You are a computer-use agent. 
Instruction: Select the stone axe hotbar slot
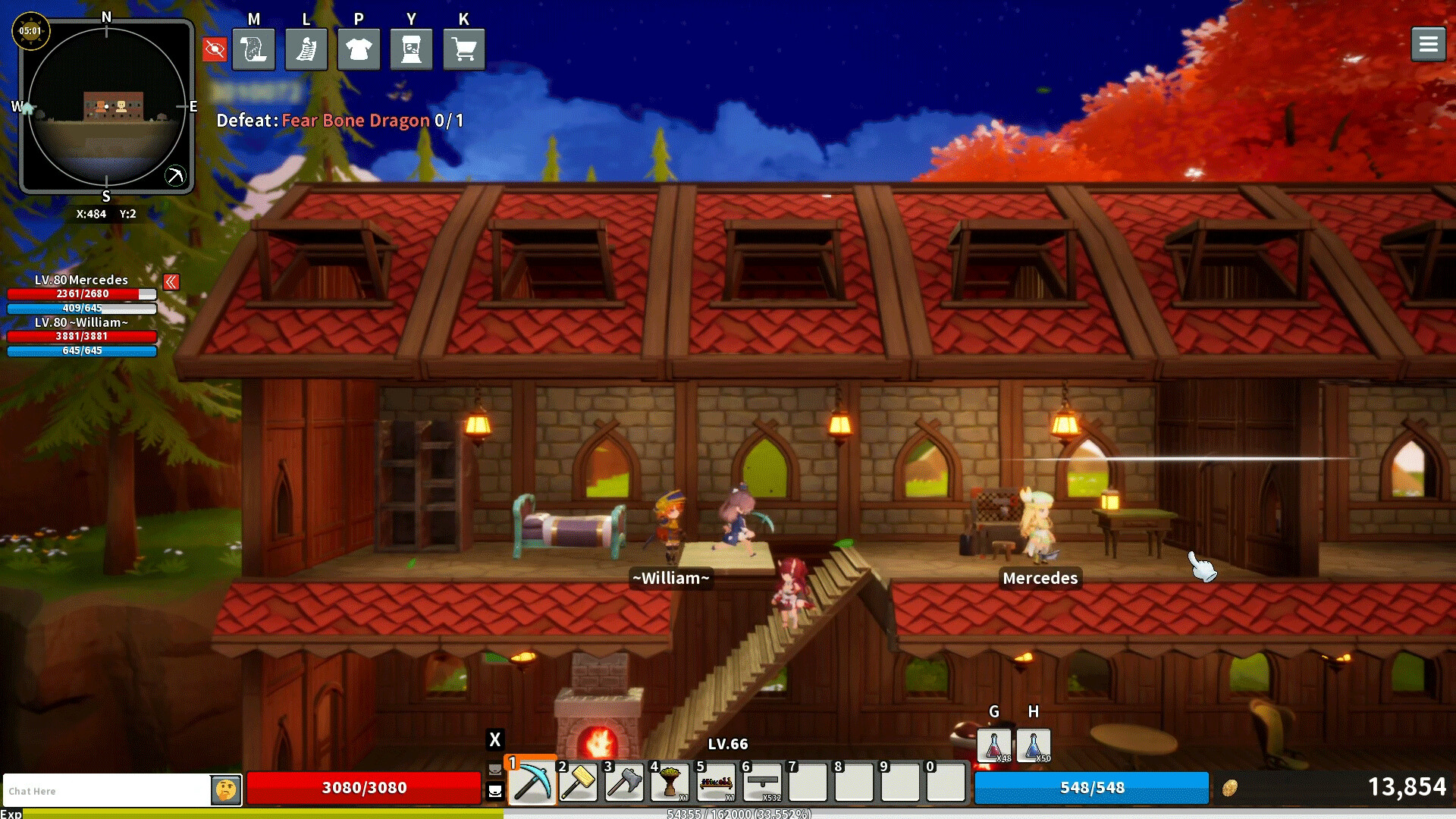coord(624,783)
